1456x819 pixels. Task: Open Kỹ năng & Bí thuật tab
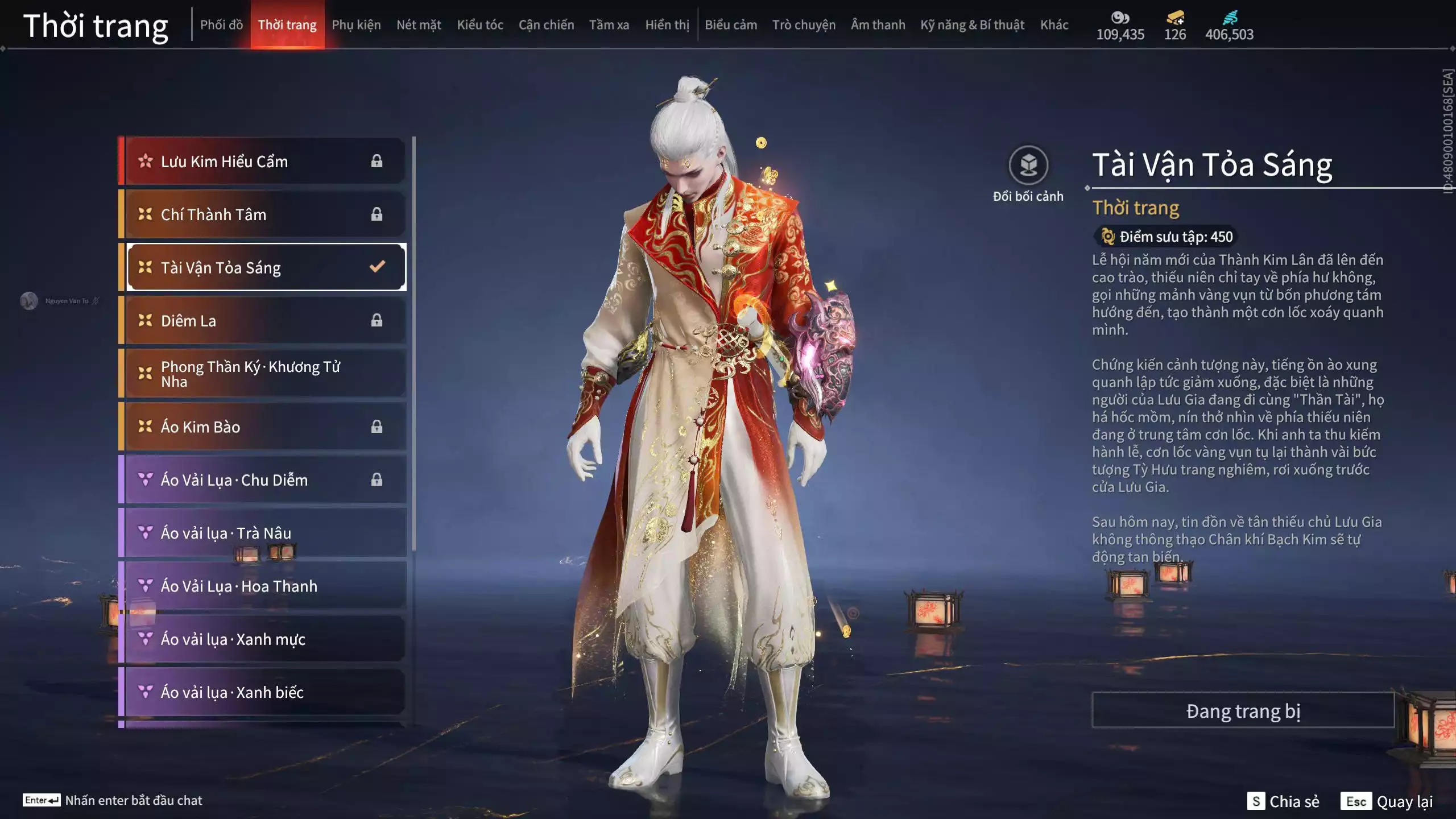click(972, 25)
